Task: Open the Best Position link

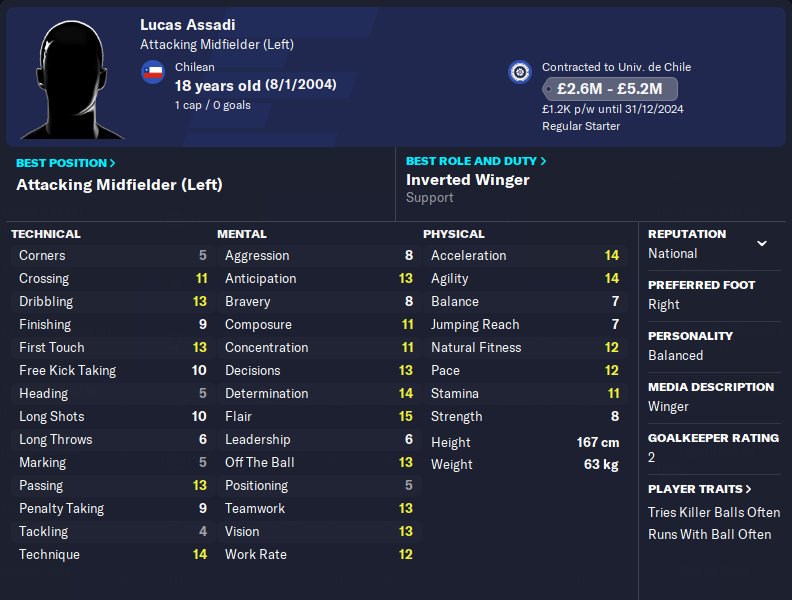Action: click(66, 163)
